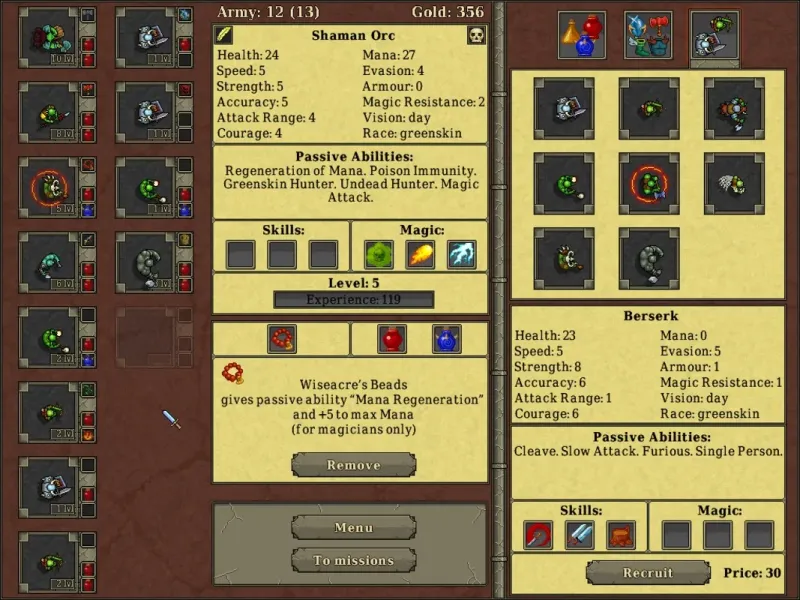Click the skull icon beside Shaman Orc
Image resolution: width=800 pixels, height=600 pixels.
(x=476, y=36)
